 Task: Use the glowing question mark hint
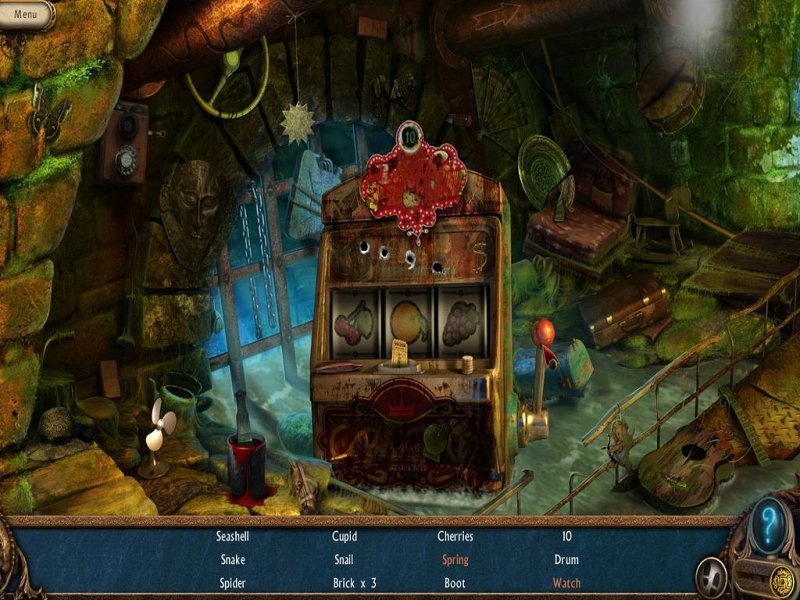coord(768,524)
